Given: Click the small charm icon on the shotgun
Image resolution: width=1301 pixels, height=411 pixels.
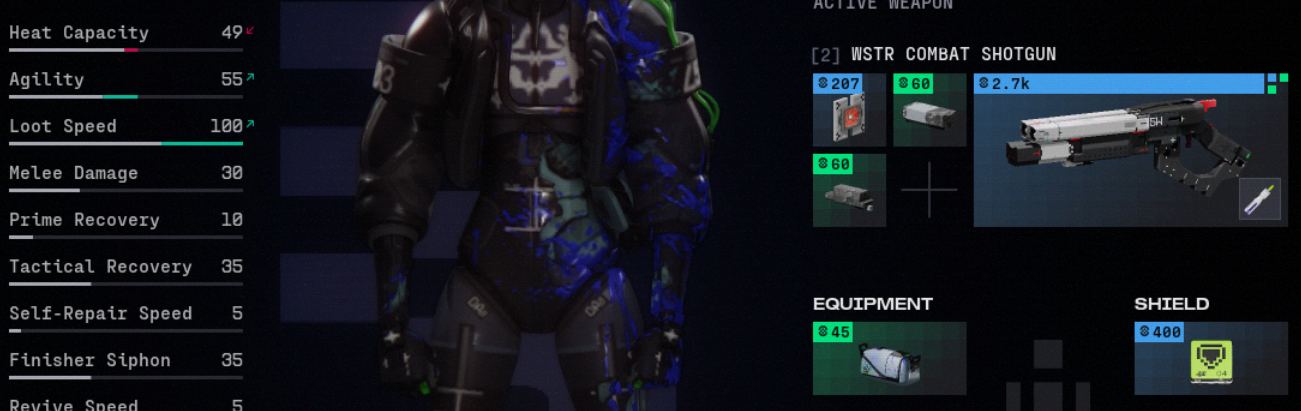Looking at the screenshot, I should 1259,198.
